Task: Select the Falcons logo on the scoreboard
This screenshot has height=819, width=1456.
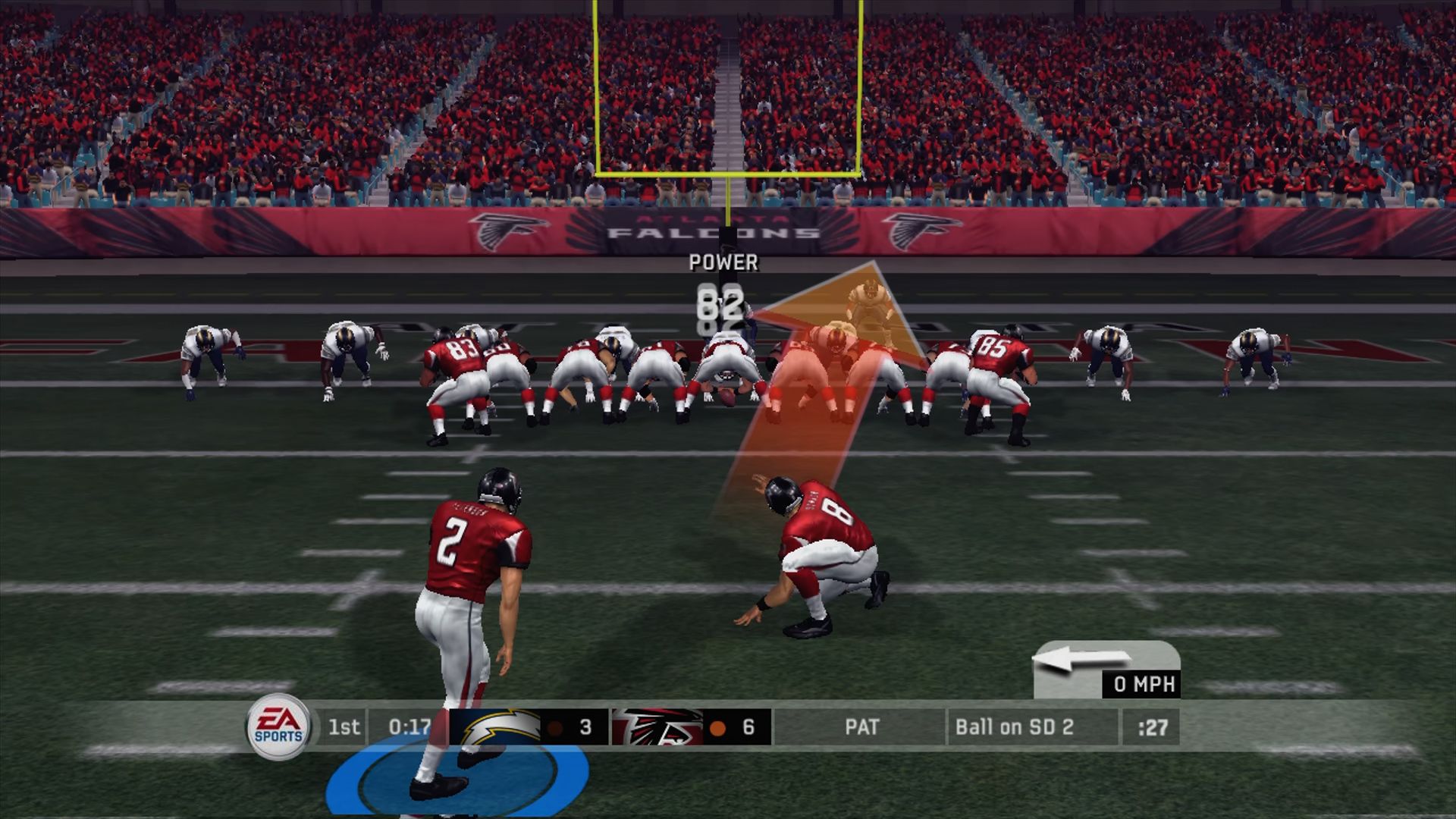Action: [x=656, y=727]
